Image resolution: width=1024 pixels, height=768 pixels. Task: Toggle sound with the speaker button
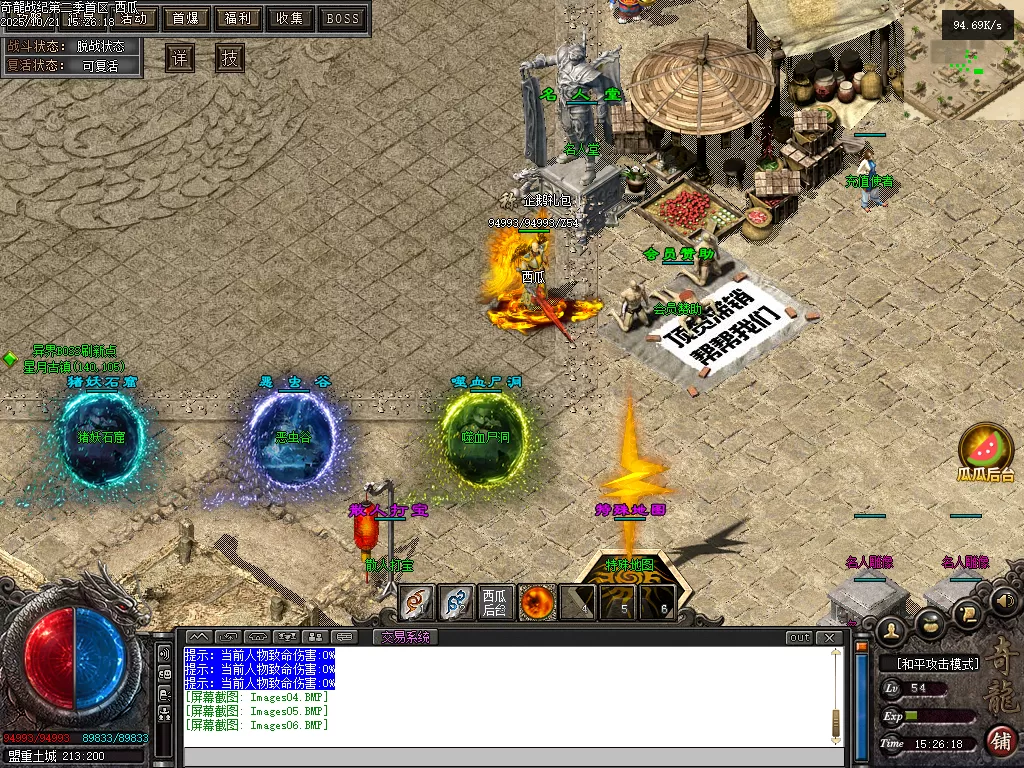point(1004,600)
